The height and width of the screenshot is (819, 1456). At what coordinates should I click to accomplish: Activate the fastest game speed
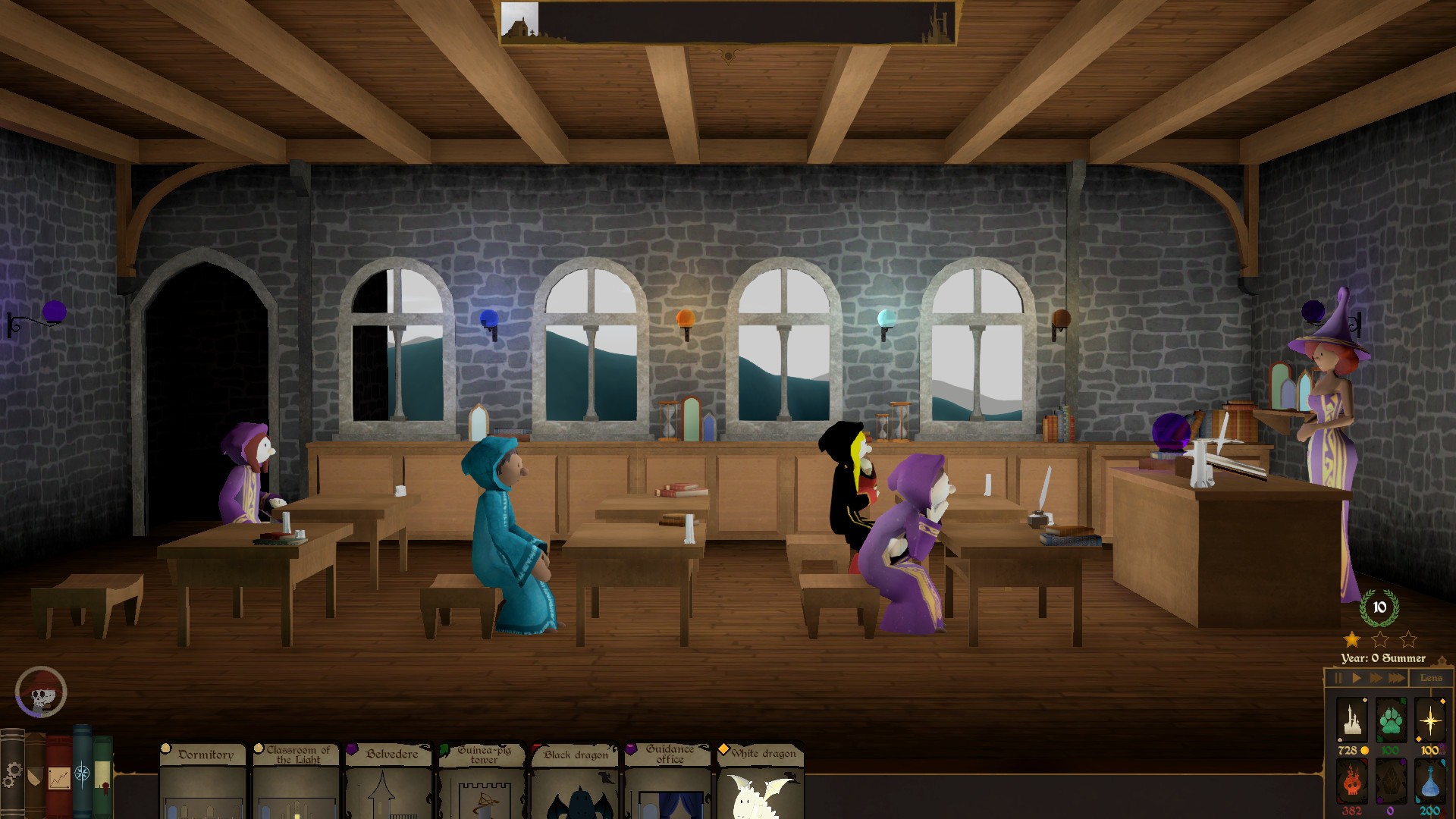pos(1396,678)
